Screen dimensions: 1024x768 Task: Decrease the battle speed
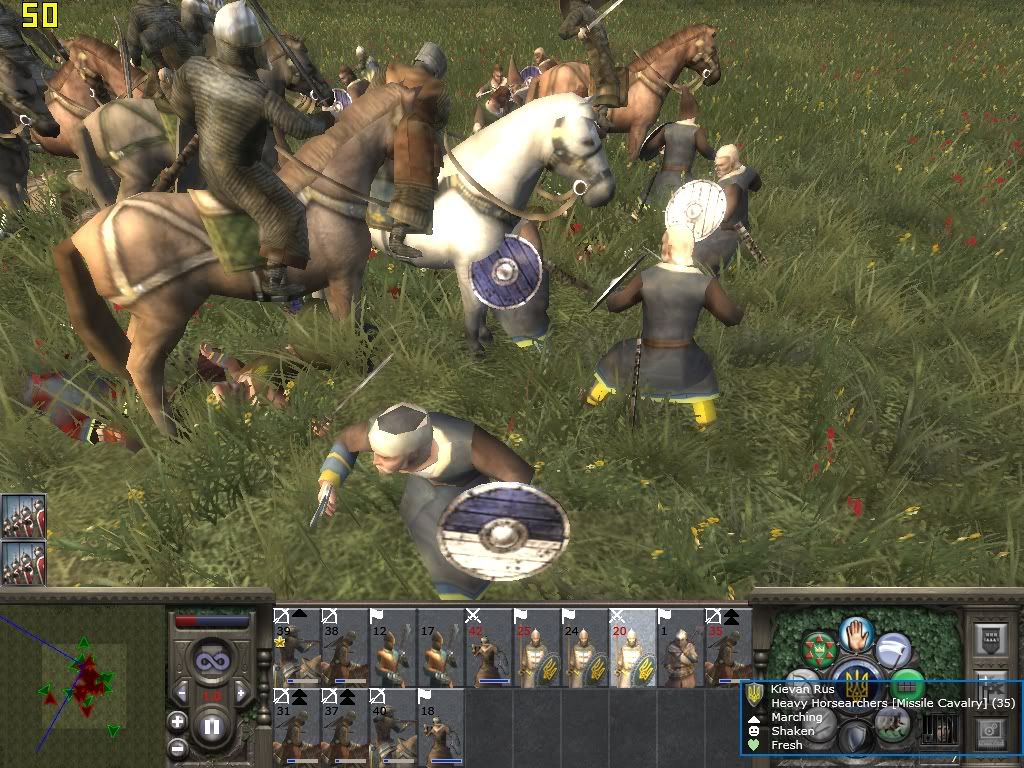182,692
